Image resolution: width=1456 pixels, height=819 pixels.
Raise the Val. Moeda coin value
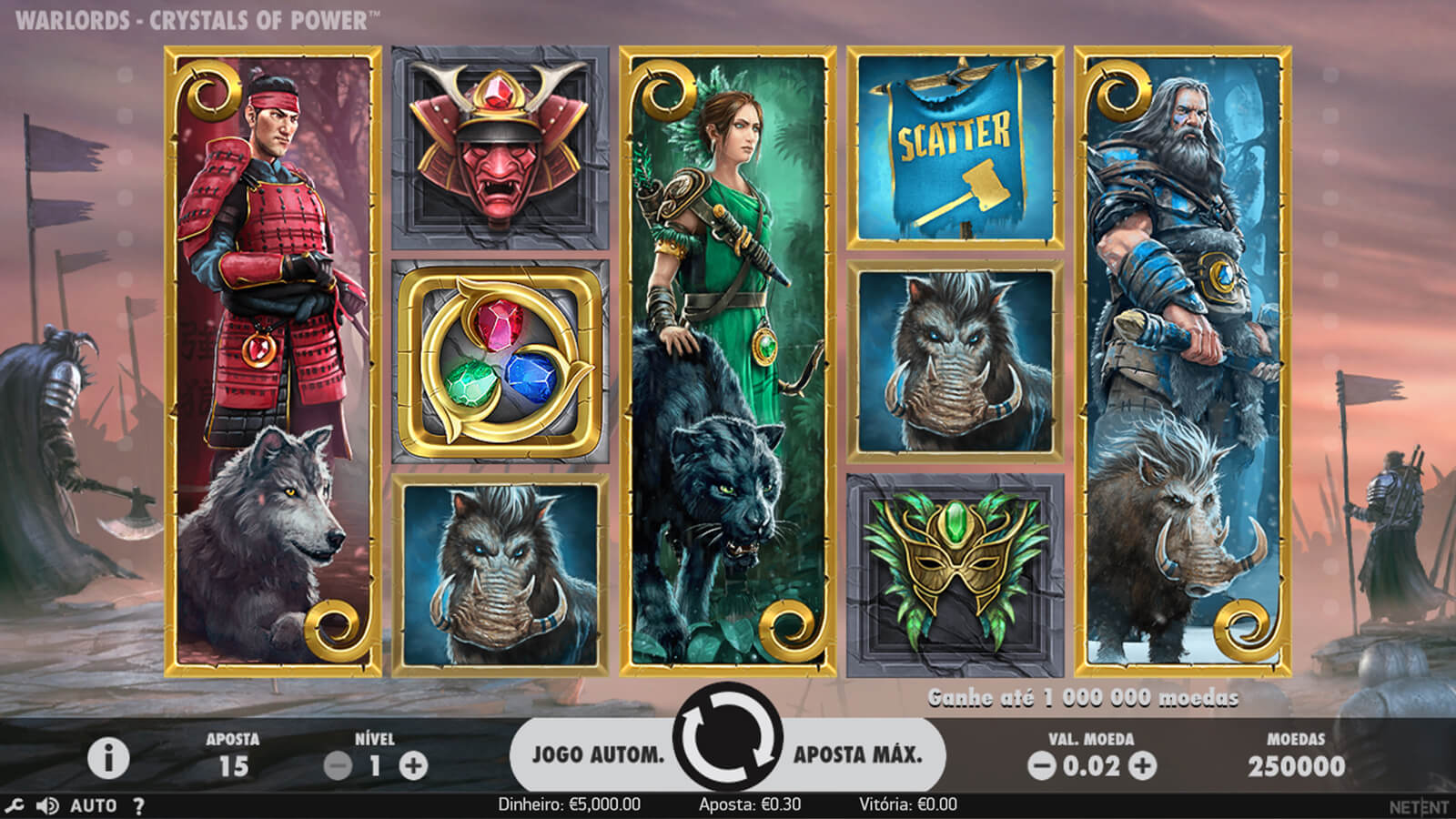coord(1143,766)
